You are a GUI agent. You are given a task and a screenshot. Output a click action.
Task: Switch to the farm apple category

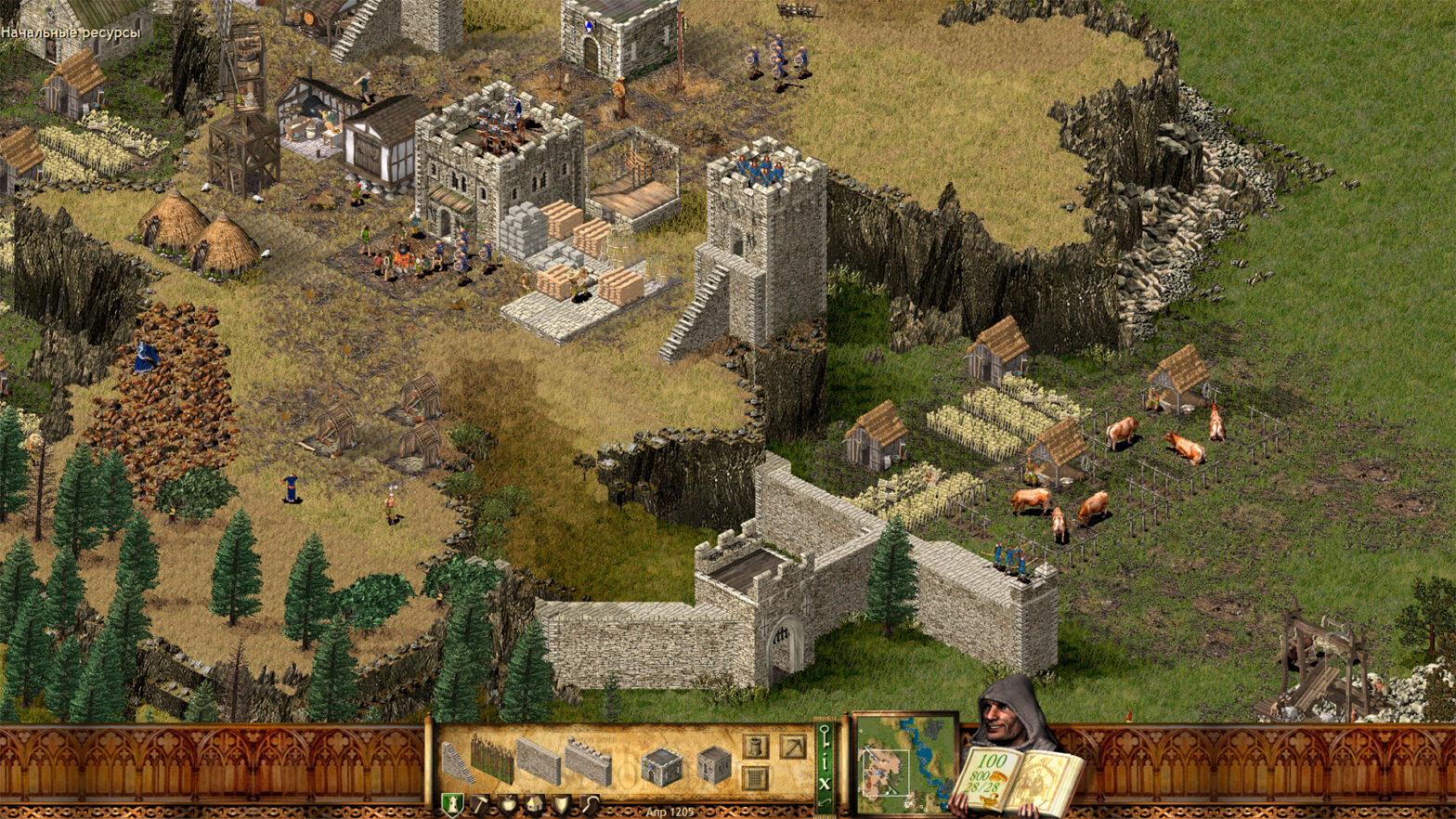tap(508, 804)
